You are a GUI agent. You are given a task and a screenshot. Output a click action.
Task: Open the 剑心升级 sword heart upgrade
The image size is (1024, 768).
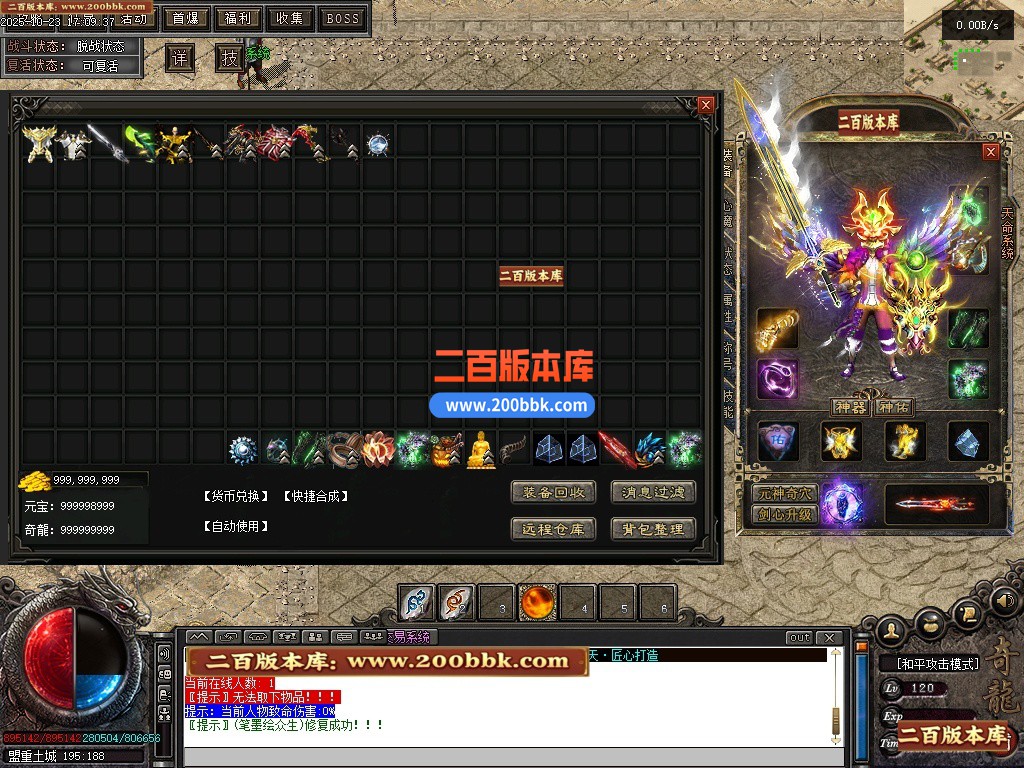[785, 514]
